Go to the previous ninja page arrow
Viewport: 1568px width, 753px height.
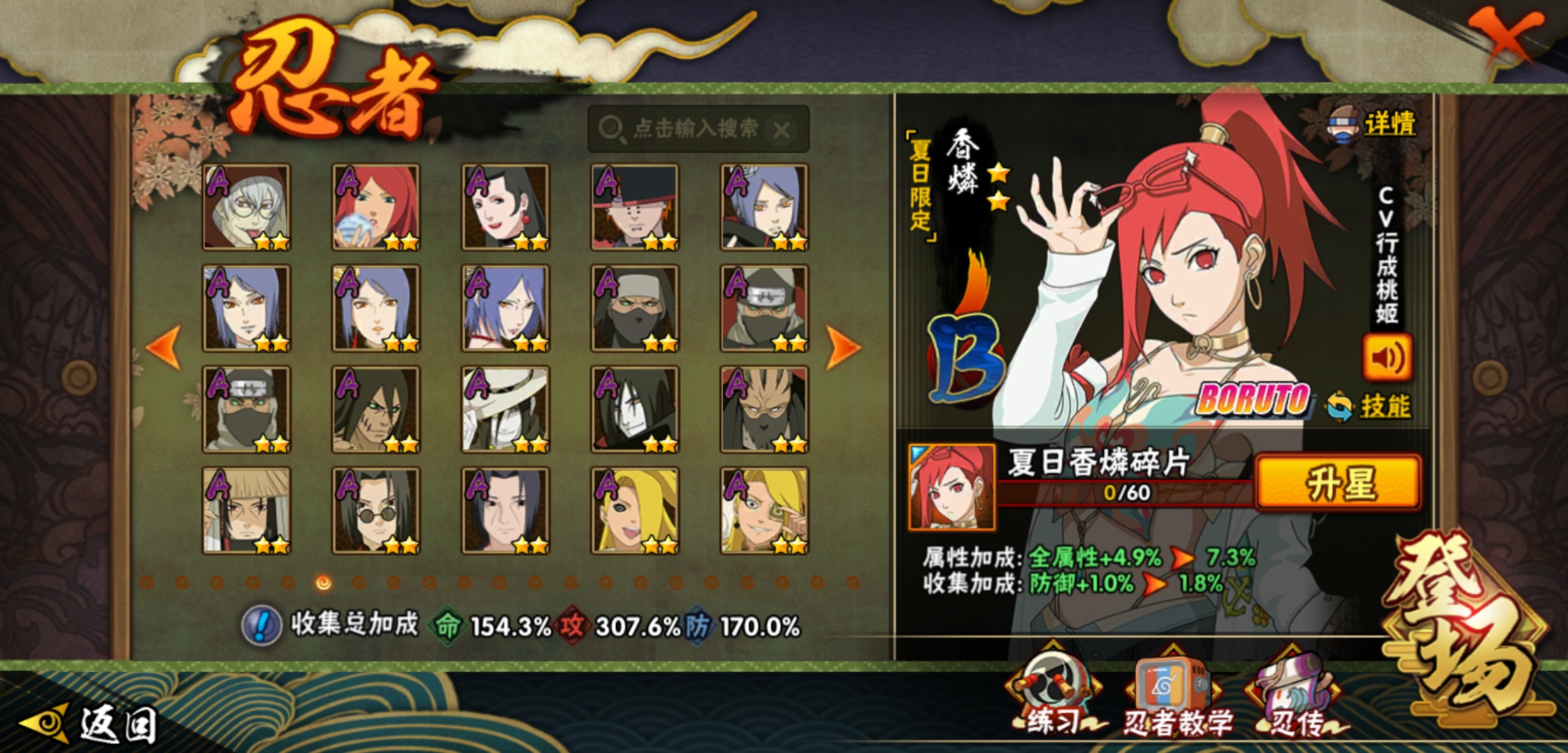click(x=165, y=347)
